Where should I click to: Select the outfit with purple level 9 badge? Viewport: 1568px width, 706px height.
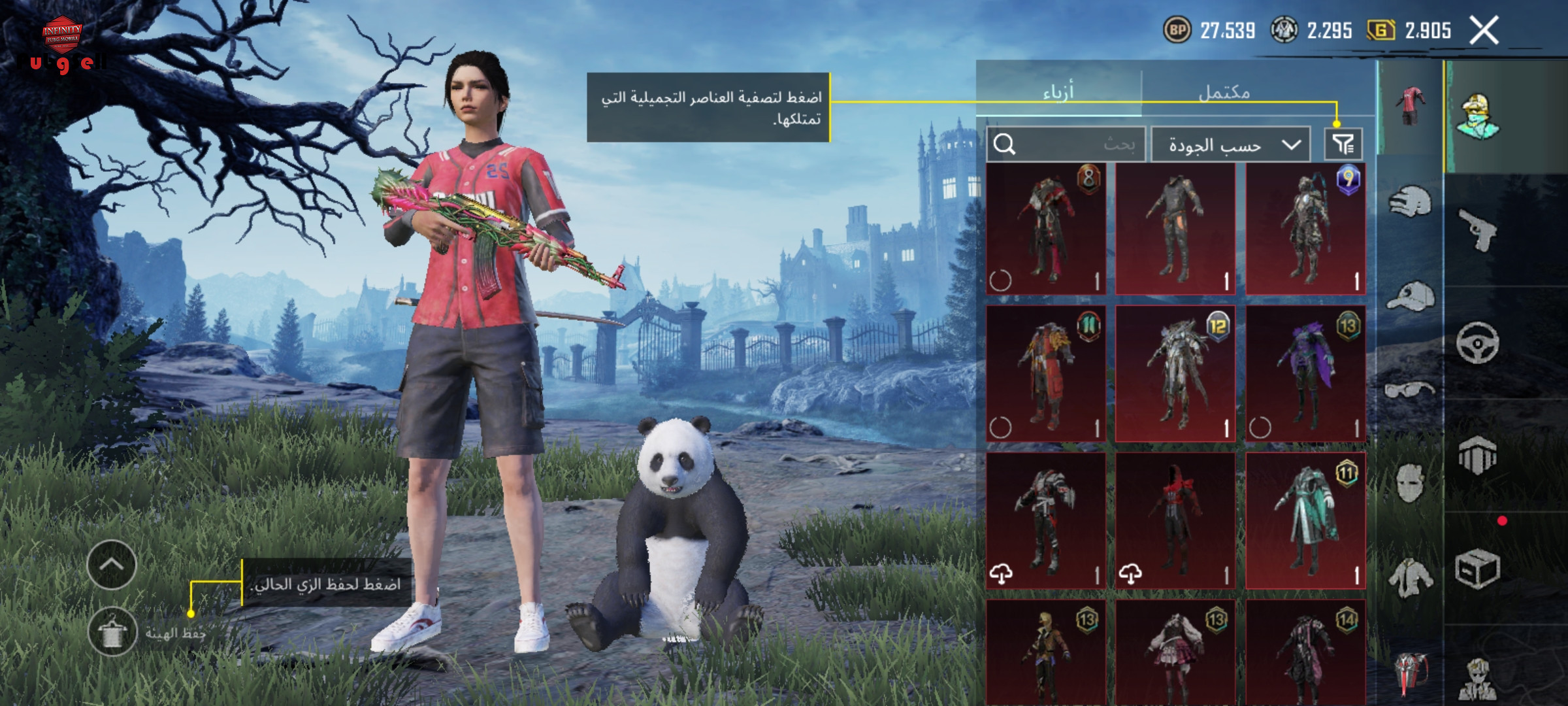[x=1305, y=229]
